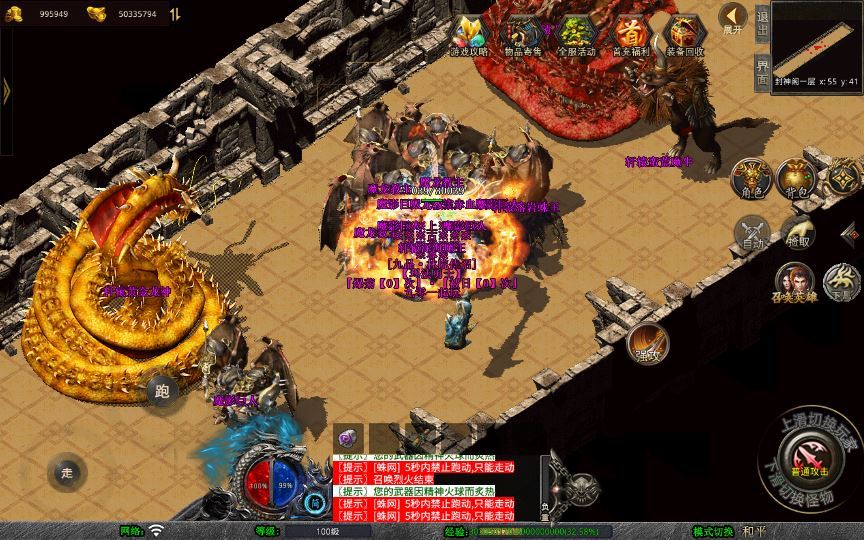This screenshot has height=540, width=864.
Task: Select the 走 walk movement button
Action: (67, 472)
